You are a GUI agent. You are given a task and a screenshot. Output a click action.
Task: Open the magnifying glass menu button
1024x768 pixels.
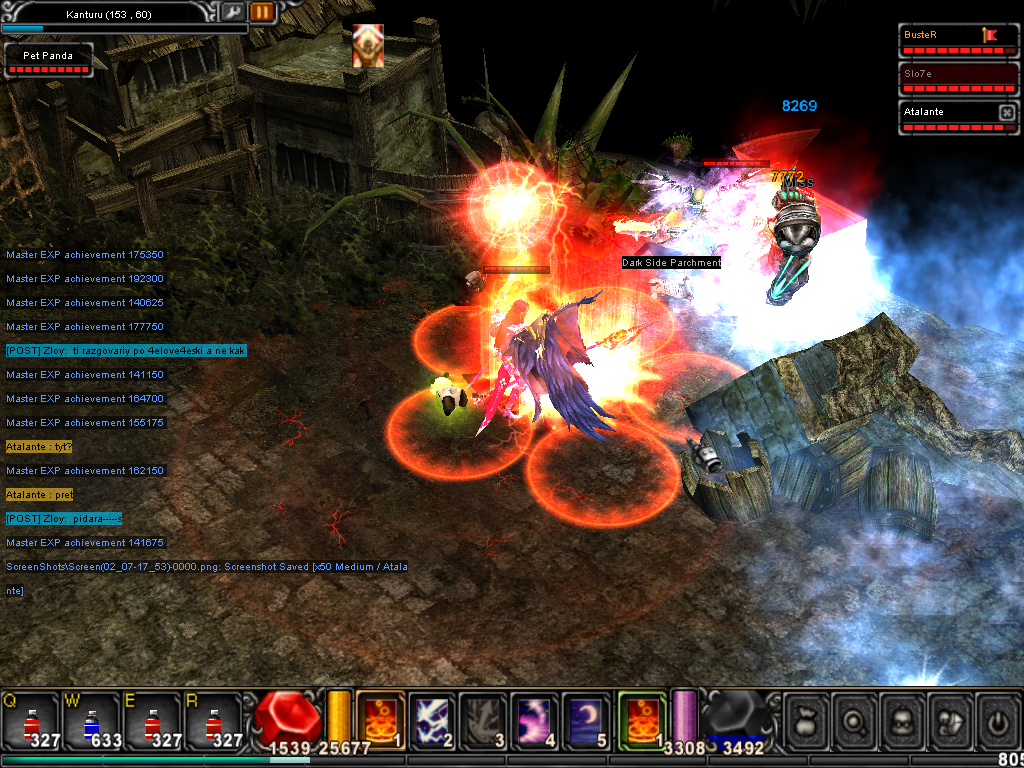pos(855,719)
